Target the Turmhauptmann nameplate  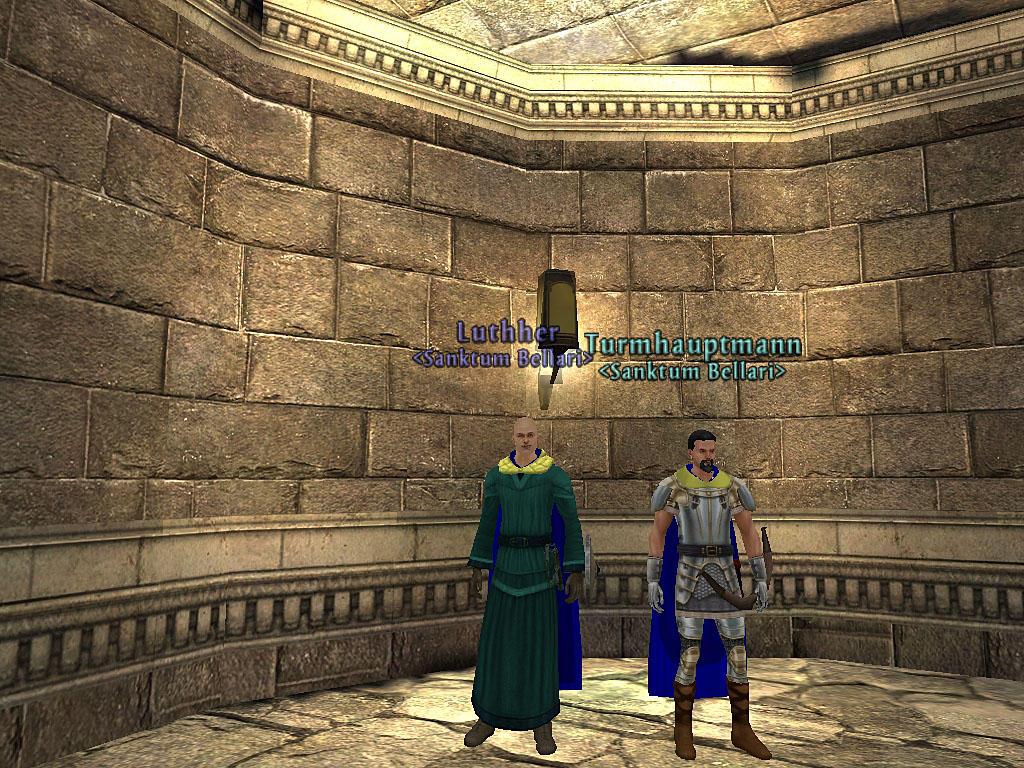[692, 346]
